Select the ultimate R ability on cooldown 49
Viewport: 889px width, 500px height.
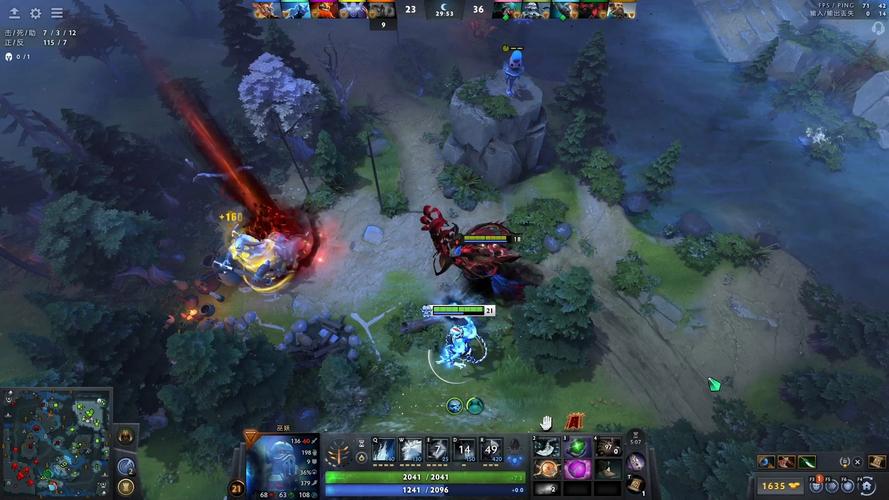click(491, 451)
